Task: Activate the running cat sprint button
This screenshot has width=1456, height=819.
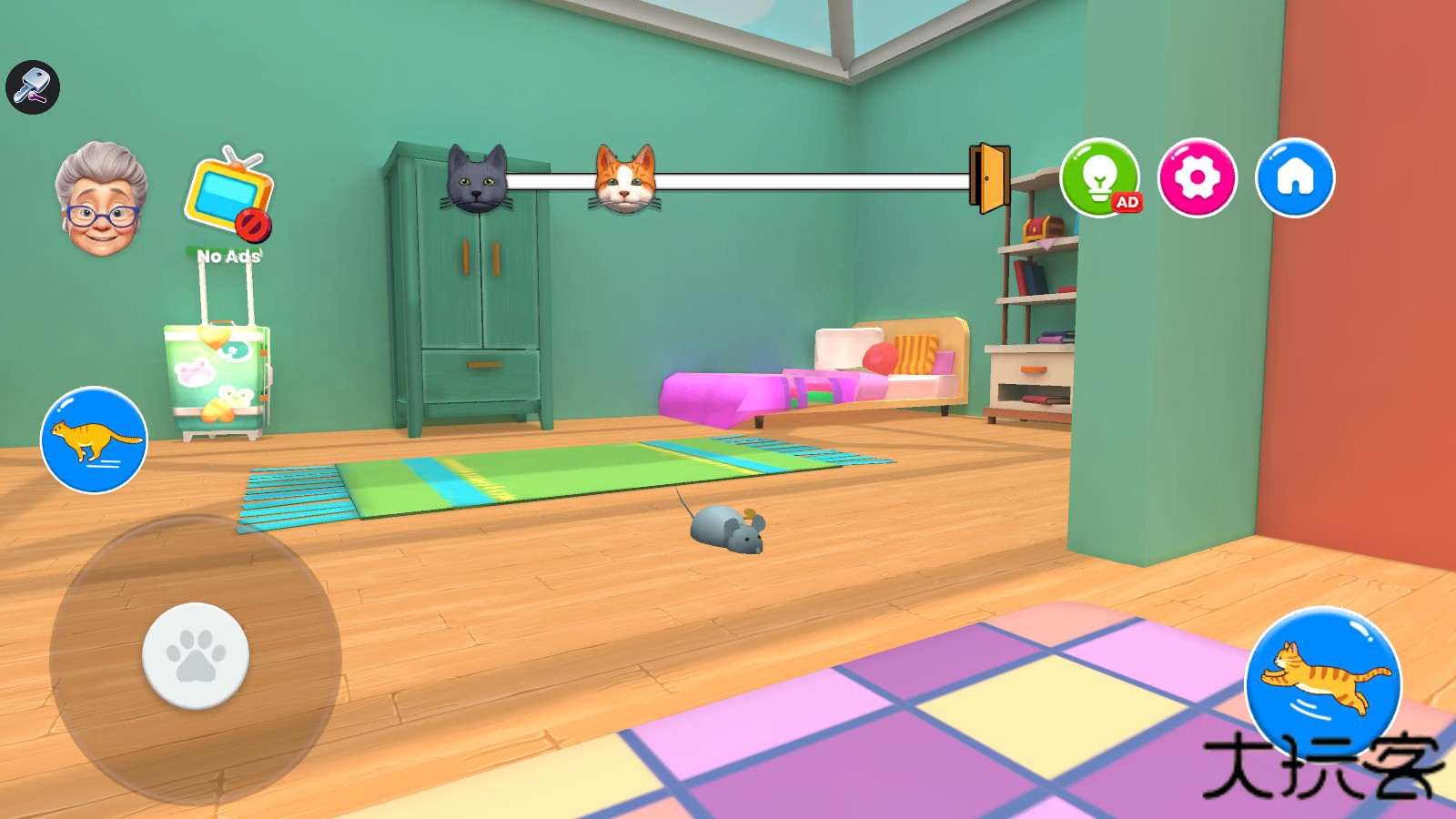Action: click(94, 440)
